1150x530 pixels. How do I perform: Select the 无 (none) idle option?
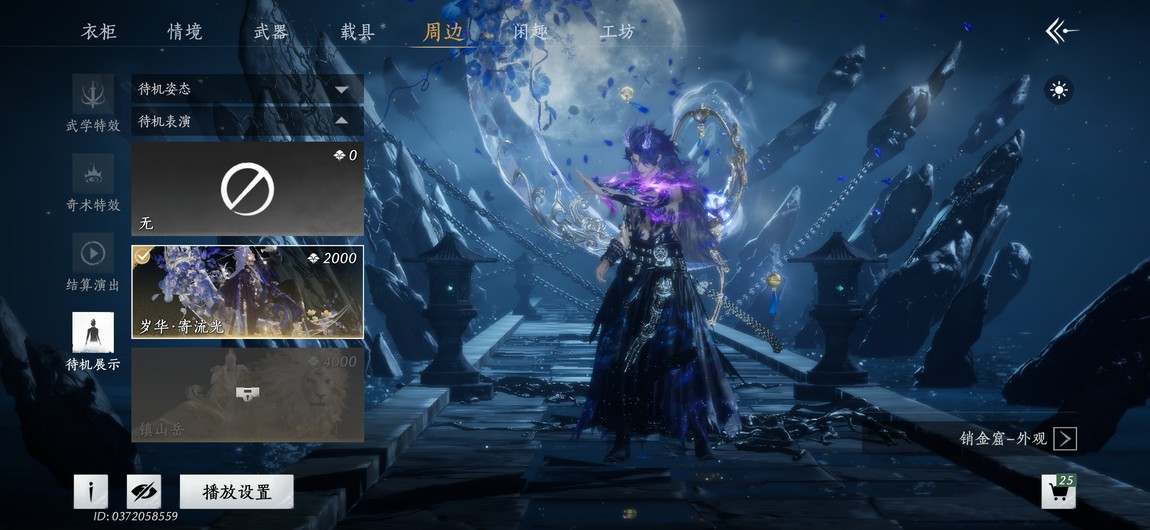(247, 189)
